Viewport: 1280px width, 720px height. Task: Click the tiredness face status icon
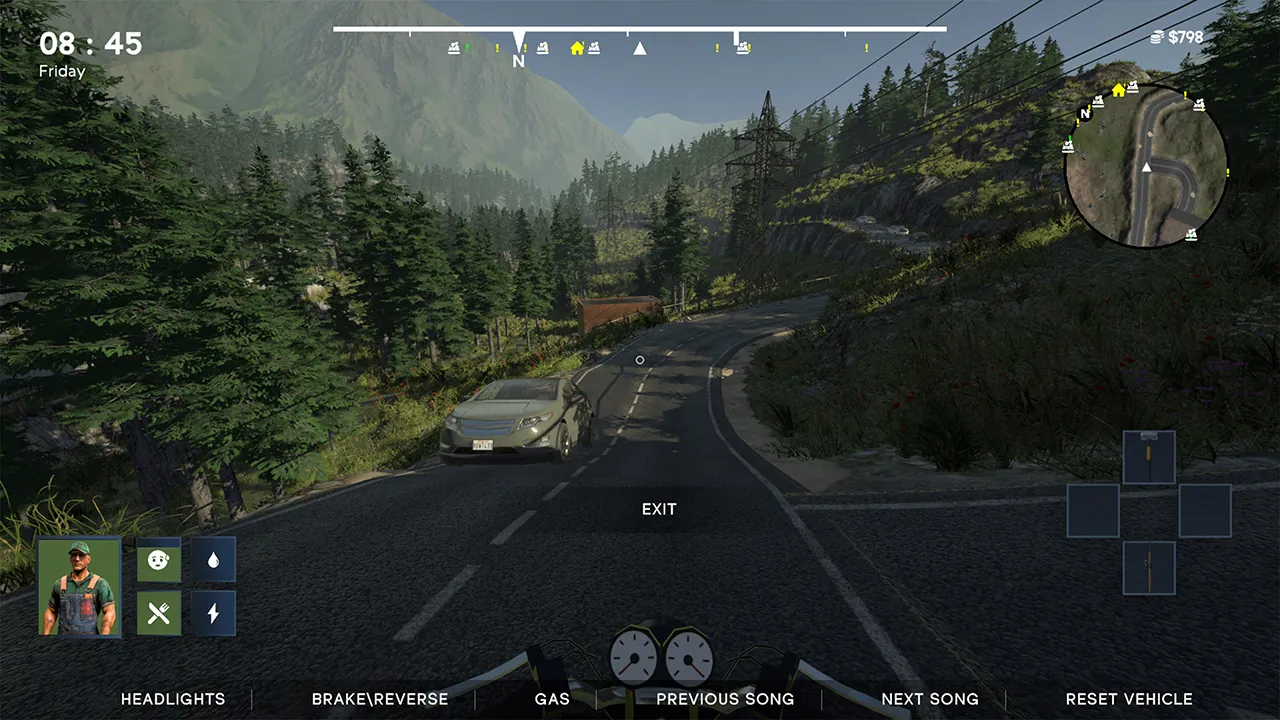tap(158, 561)
